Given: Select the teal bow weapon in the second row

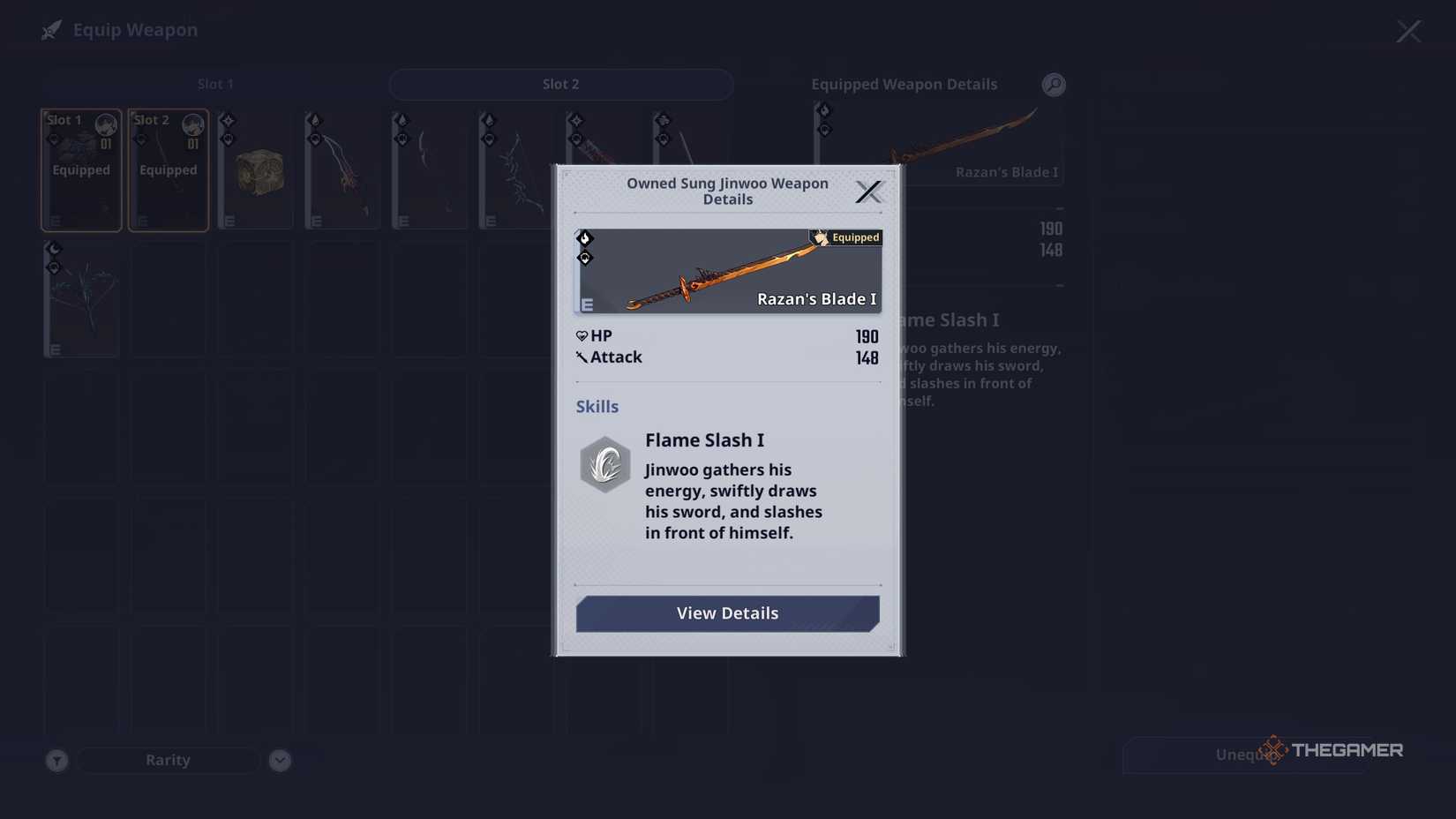Looking at the screenshot, I should [x=80, y=300].
